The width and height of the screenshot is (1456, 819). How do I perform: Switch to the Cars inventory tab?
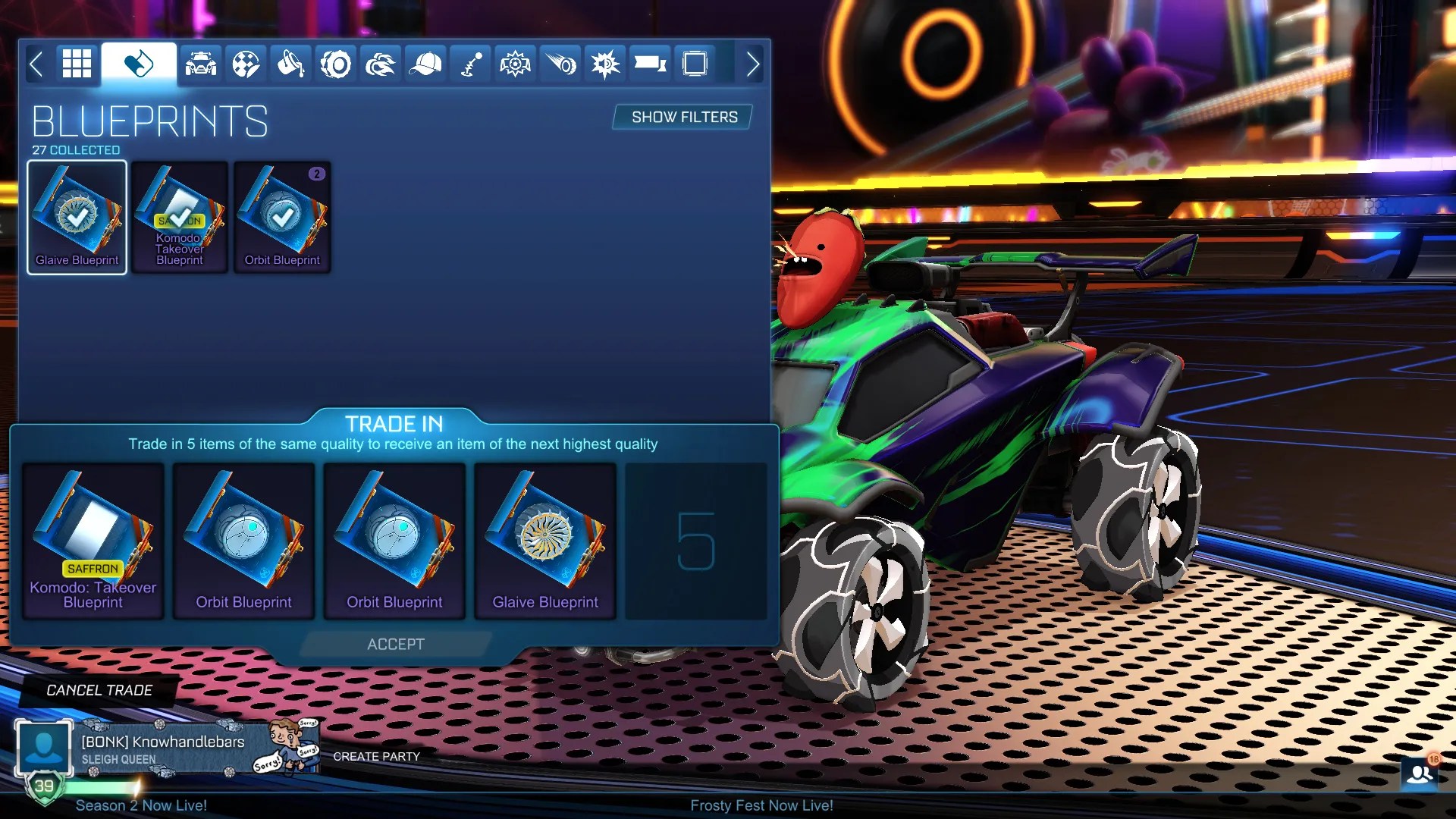pos(199,64)
